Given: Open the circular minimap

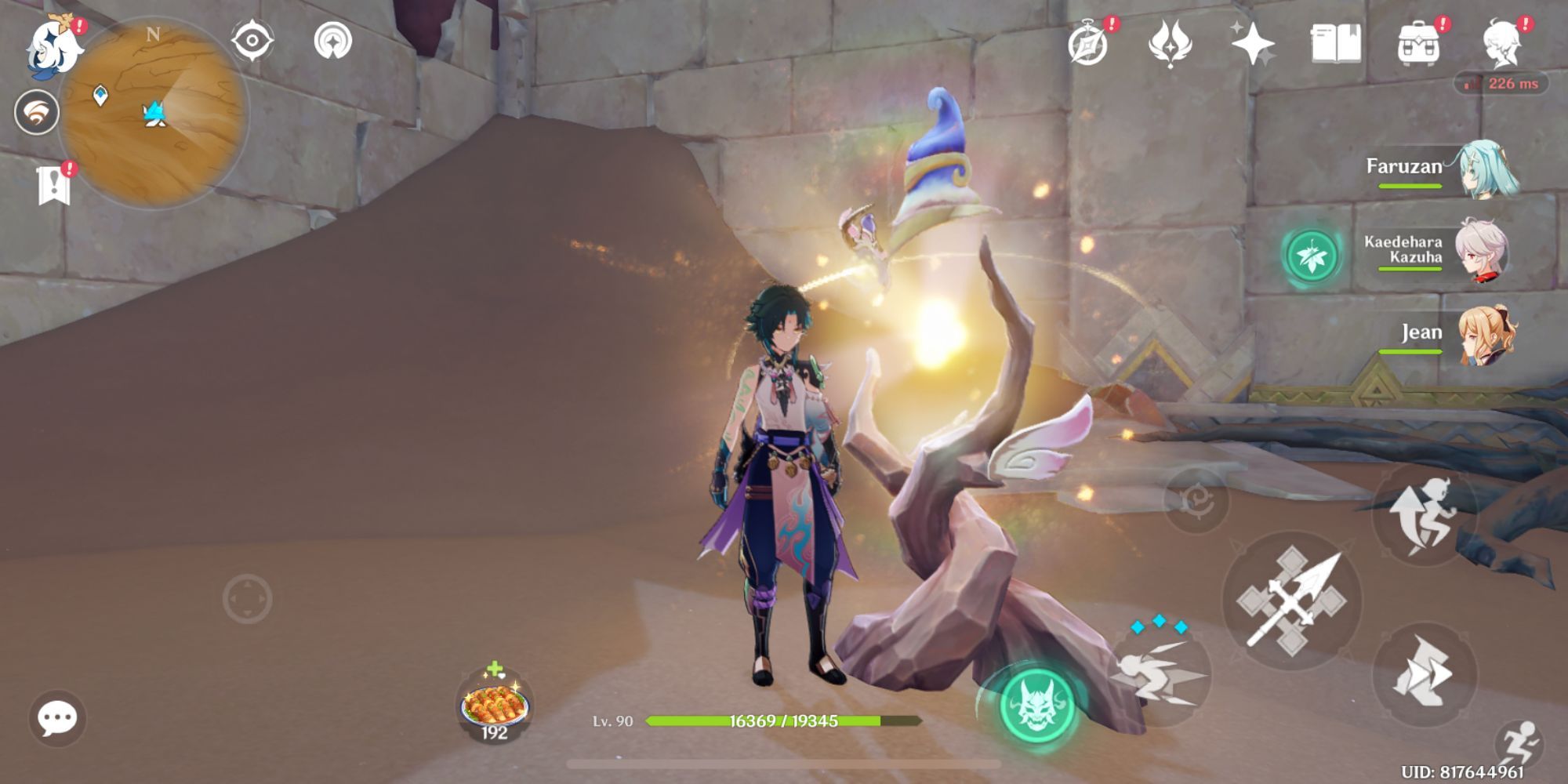Looking at the screenshot, I should point(154,112).
